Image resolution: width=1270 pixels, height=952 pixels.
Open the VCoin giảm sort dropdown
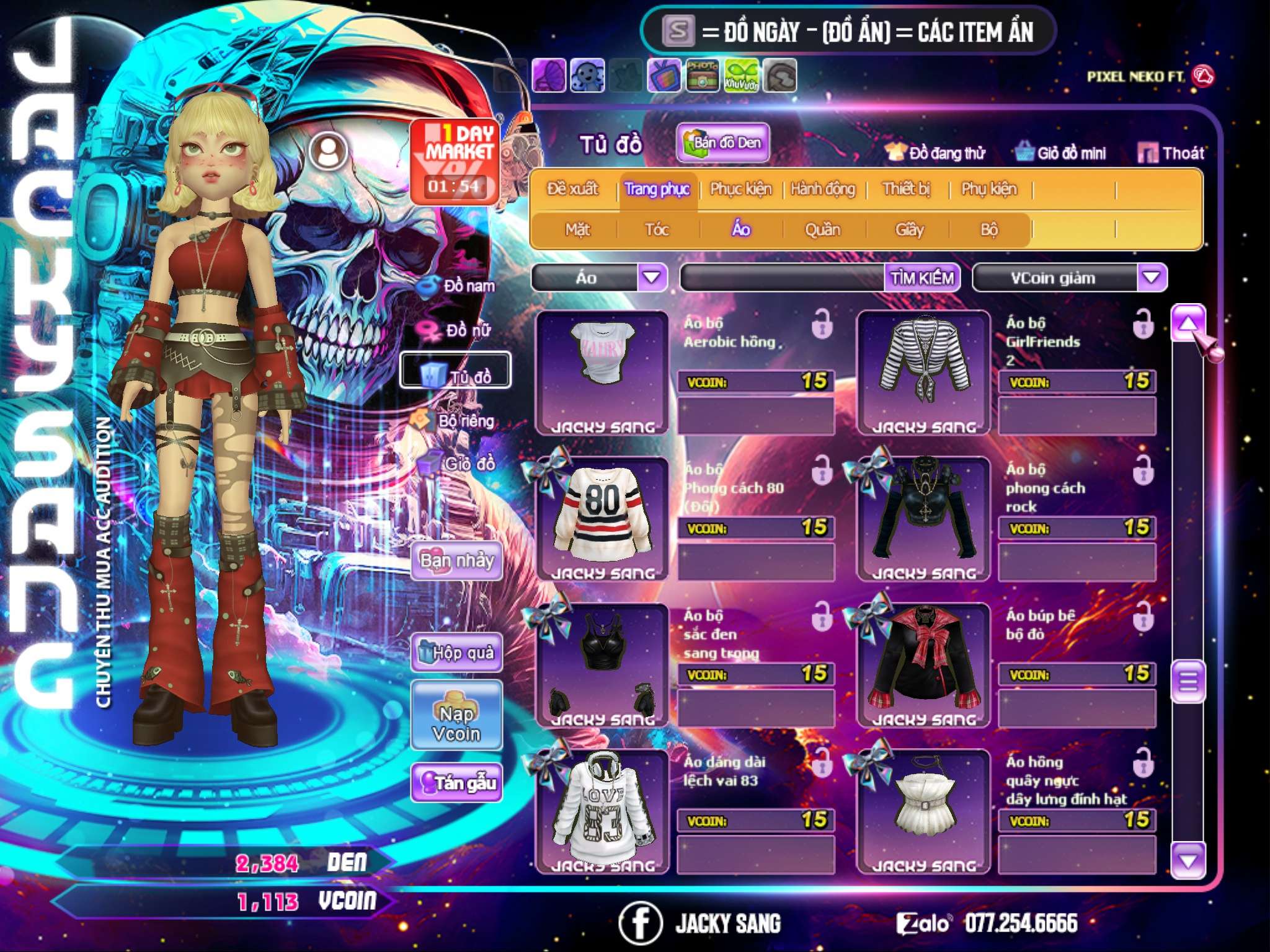tap(1151, 277)
